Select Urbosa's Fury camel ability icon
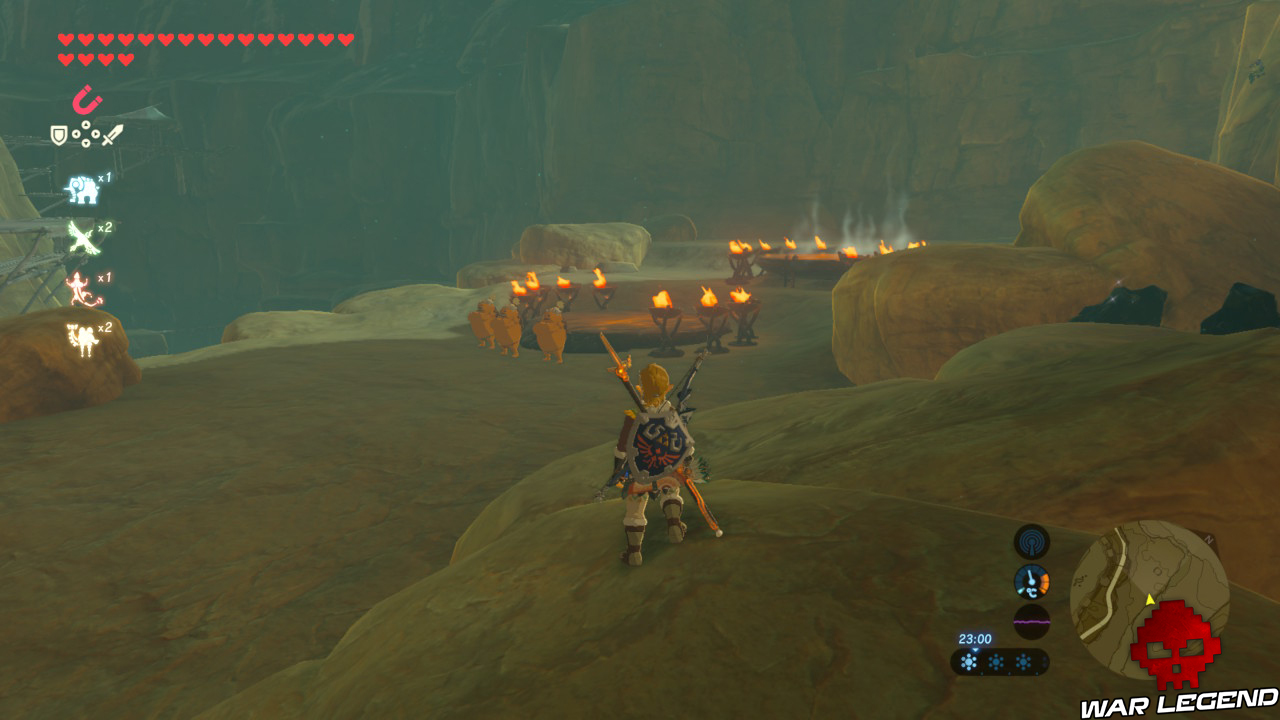 (81, 337)
